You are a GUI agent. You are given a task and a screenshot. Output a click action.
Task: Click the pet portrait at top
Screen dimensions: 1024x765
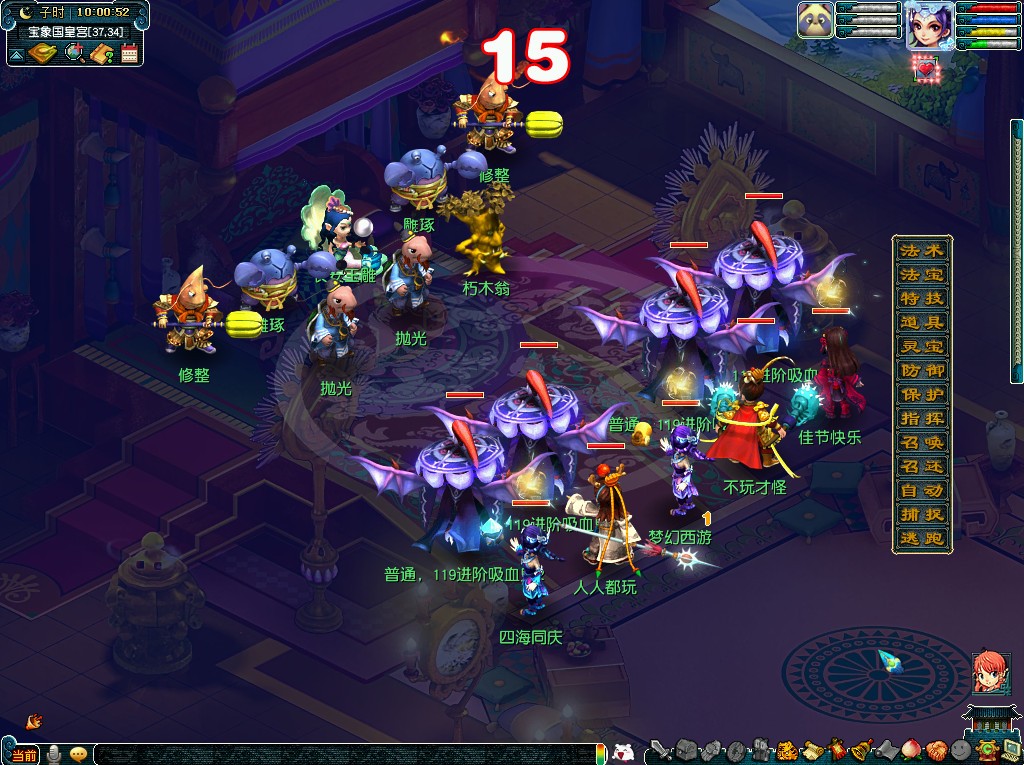coord(815,21)
